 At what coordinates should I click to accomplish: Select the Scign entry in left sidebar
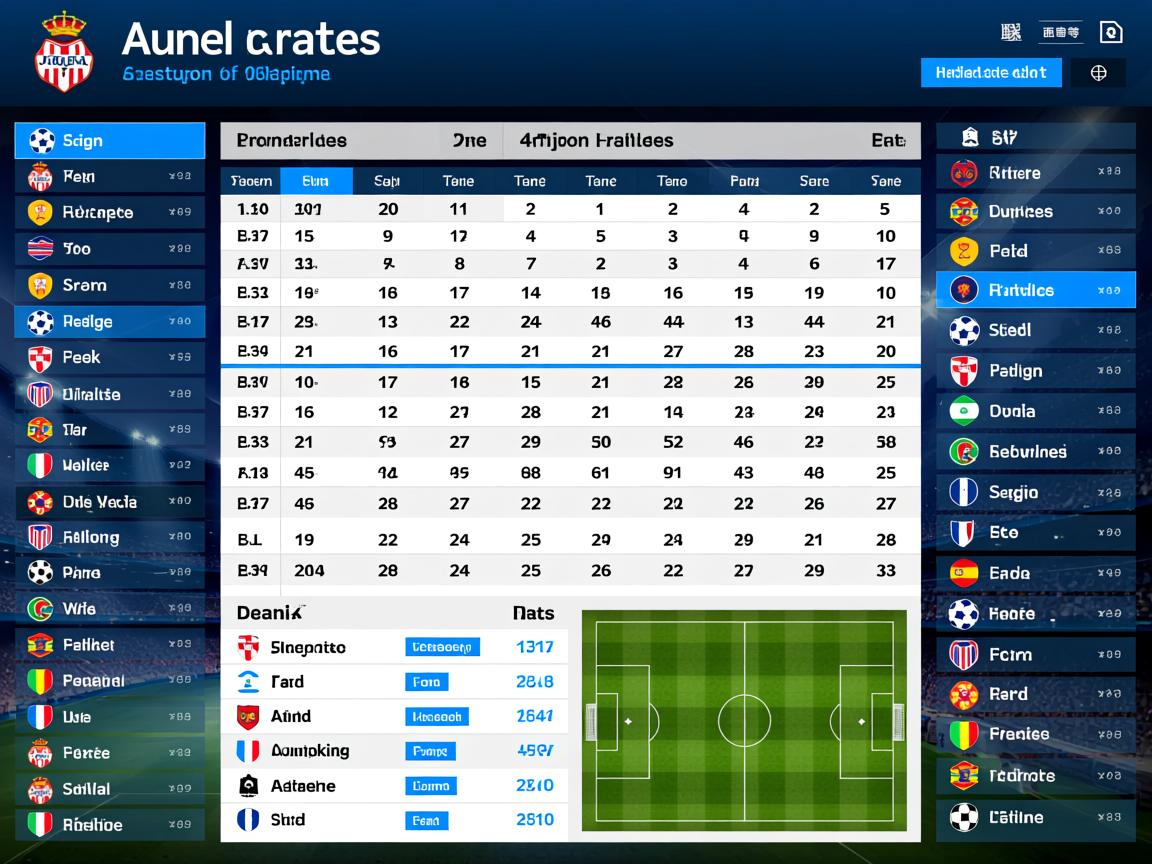click(110, 141)
